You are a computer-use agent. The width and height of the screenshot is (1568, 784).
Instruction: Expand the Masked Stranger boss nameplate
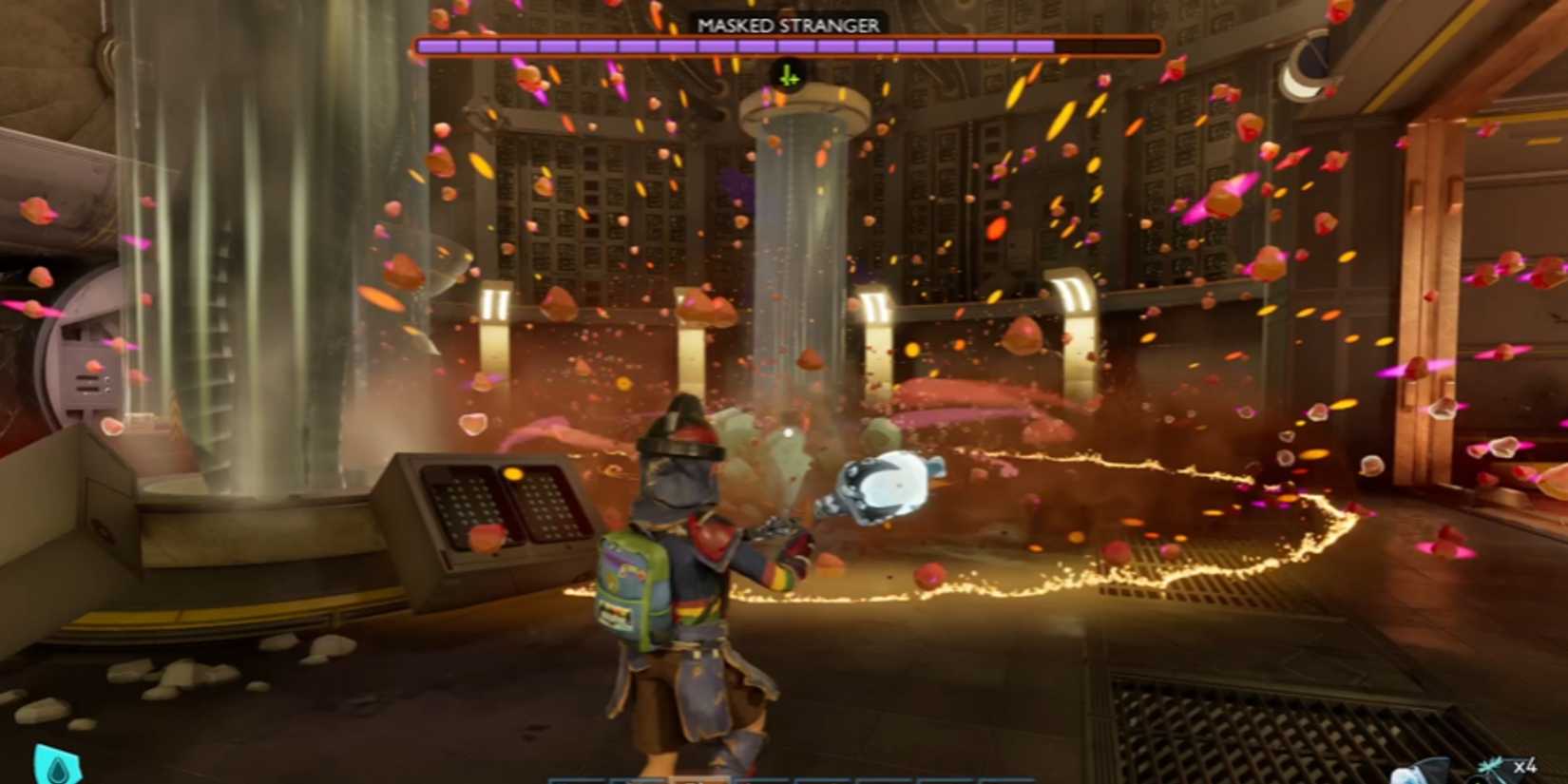[787, 24]
